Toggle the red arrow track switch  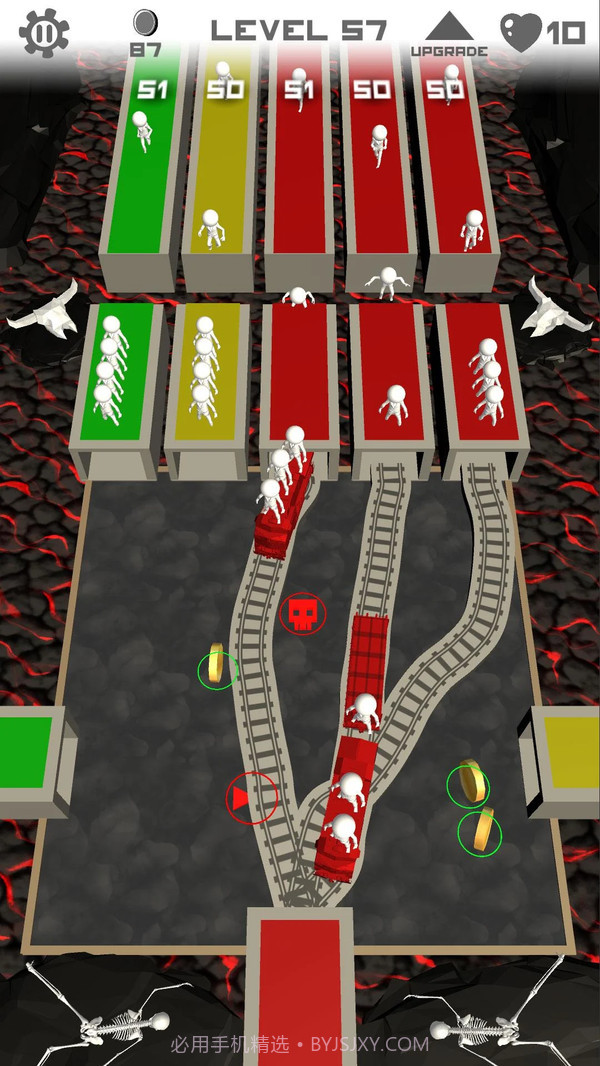pyautogui.click(x=251, y=798)
